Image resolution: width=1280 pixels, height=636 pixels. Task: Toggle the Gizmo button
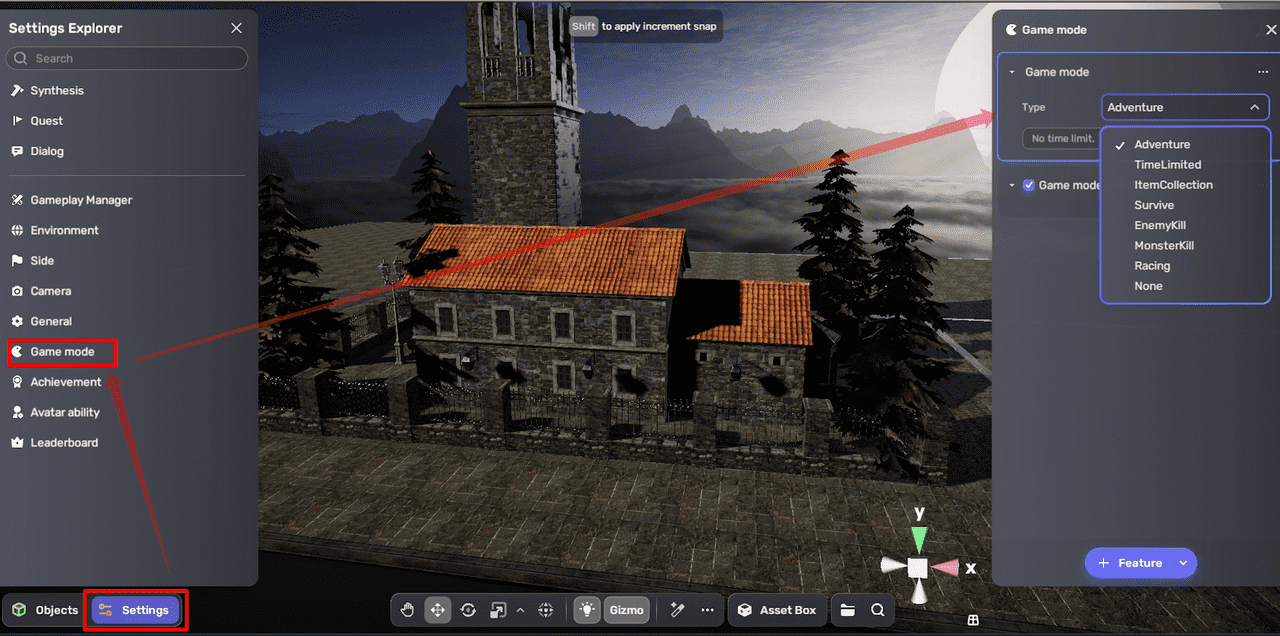[x=627, y=610]
